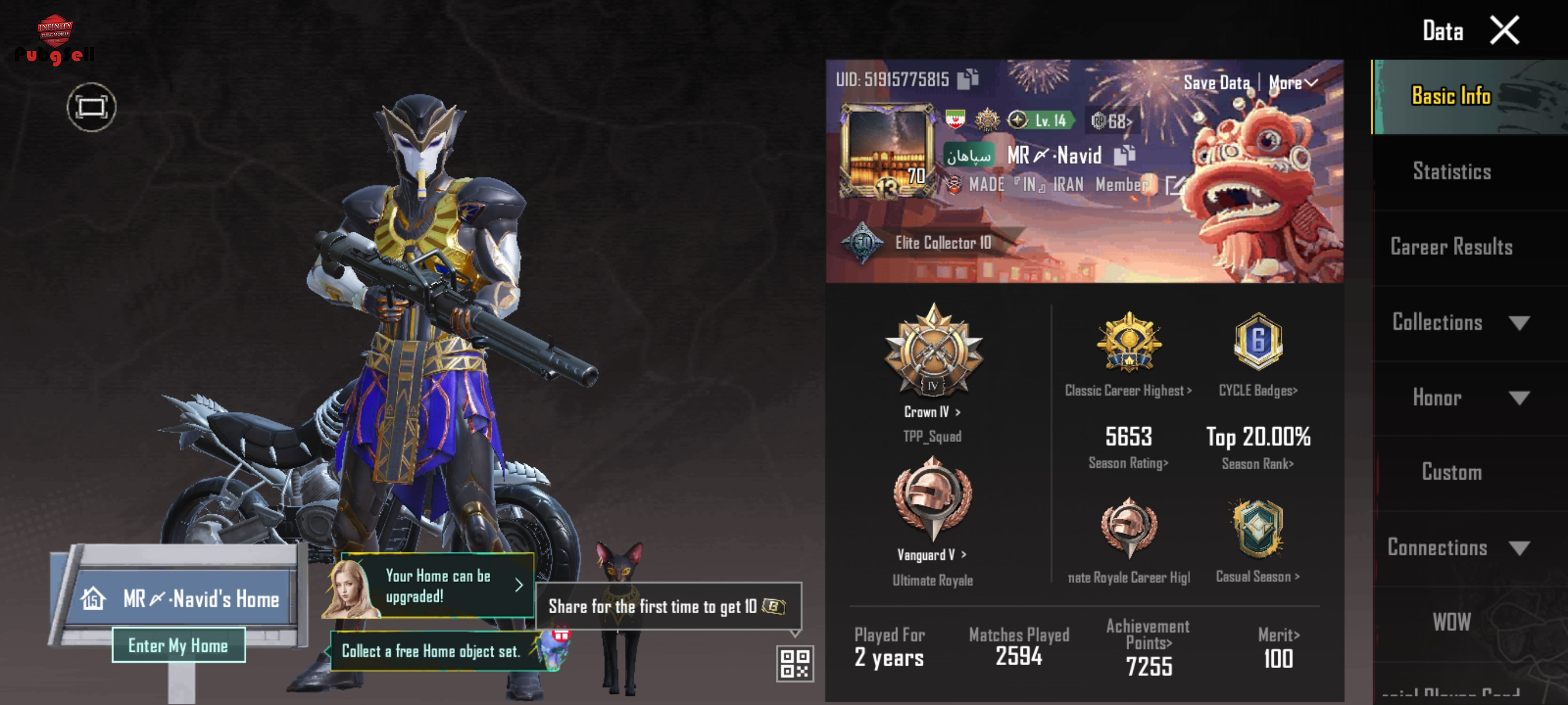Image resolution: width=1568 pixels, height=705 pixels.
Task: Open the More dropdown
Action: coord(1292,83)
